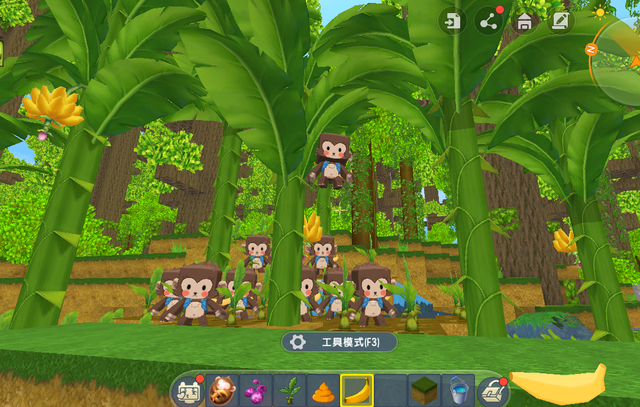
Task: Select the orange dung pile slot
Action: click(323, 391)
